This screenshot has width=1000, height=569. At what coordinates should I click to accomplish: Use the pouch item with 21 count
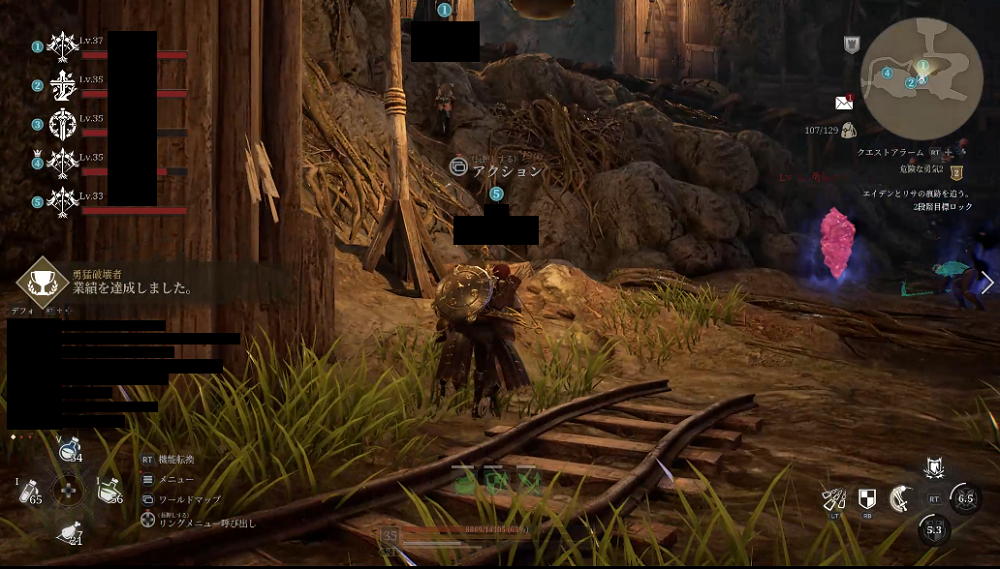(x=70, y=533)
